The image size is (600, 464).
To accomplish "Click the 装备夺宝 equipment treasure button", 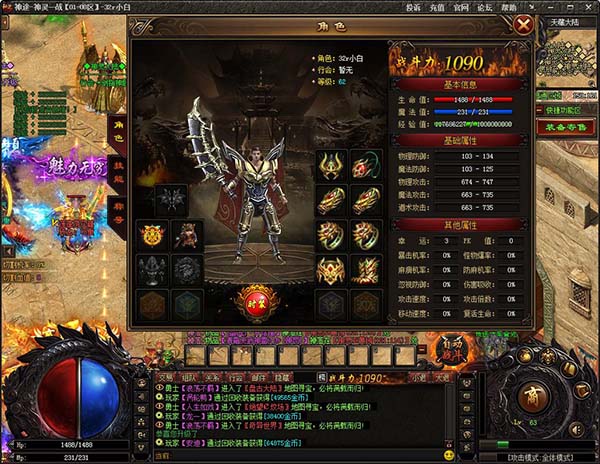I will point(566,127).
